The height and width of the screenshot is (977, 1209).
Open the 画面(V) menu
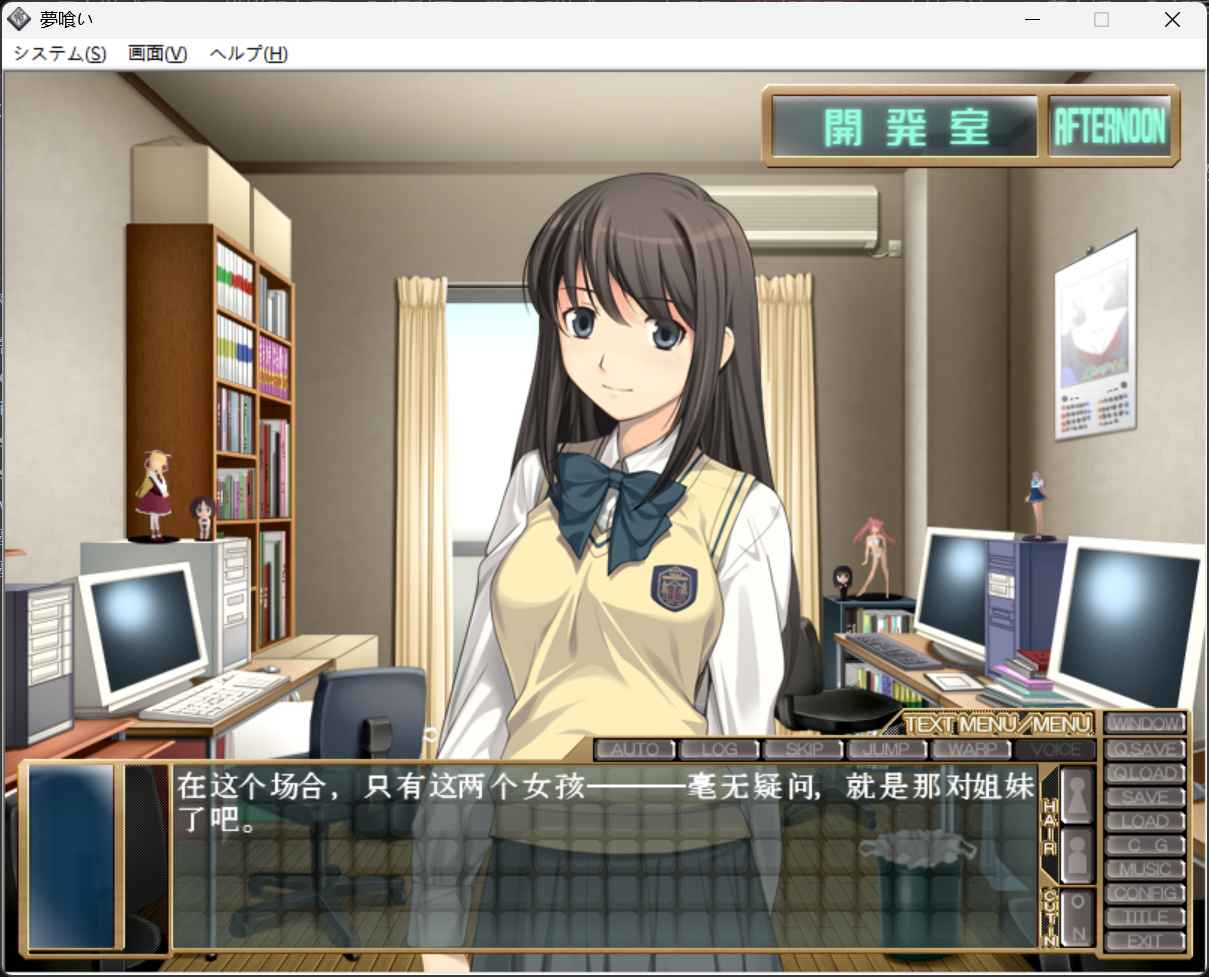tap(157, 54)
